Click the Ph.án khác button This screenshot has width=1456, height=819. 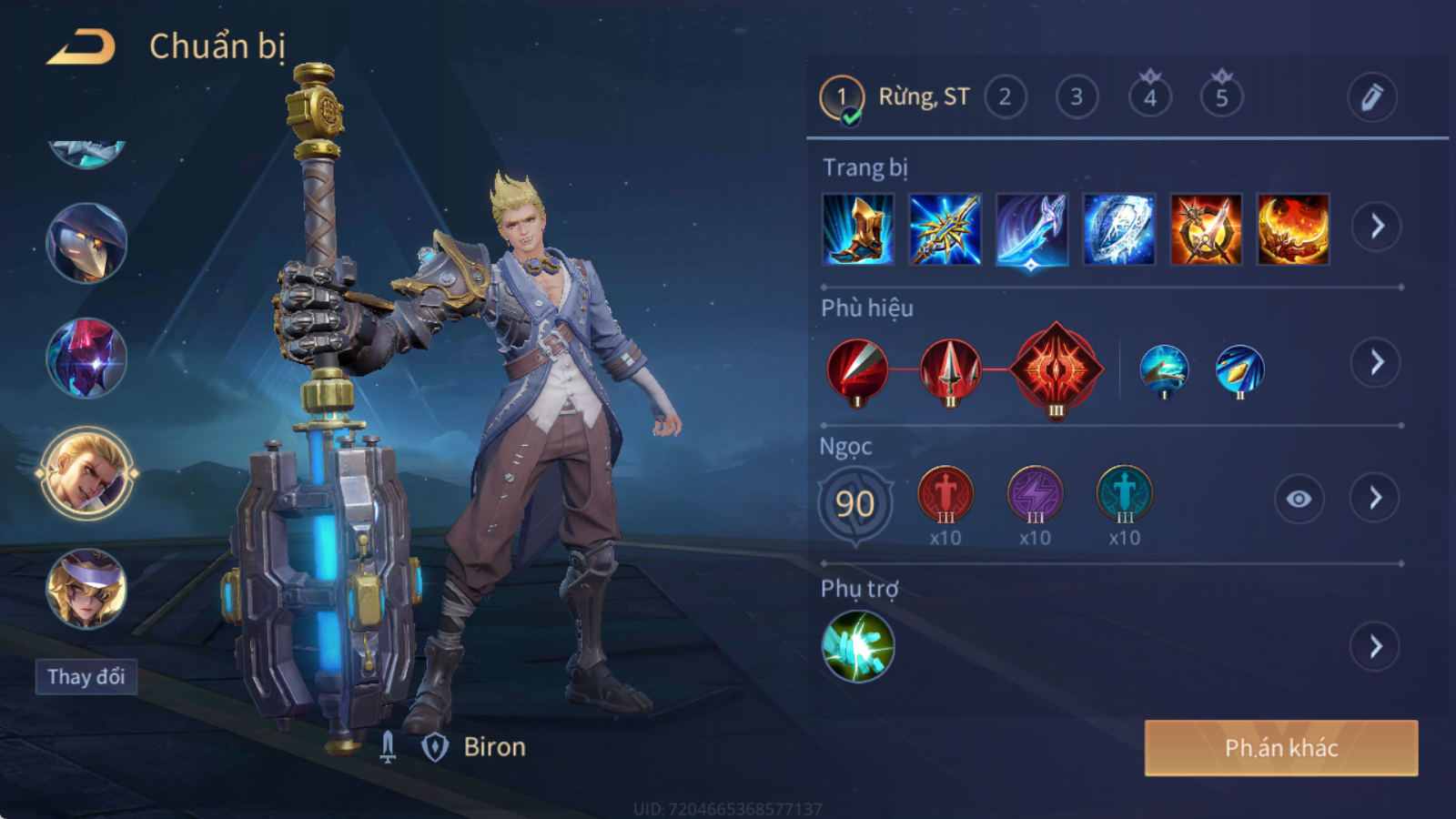coord(1280,748)
